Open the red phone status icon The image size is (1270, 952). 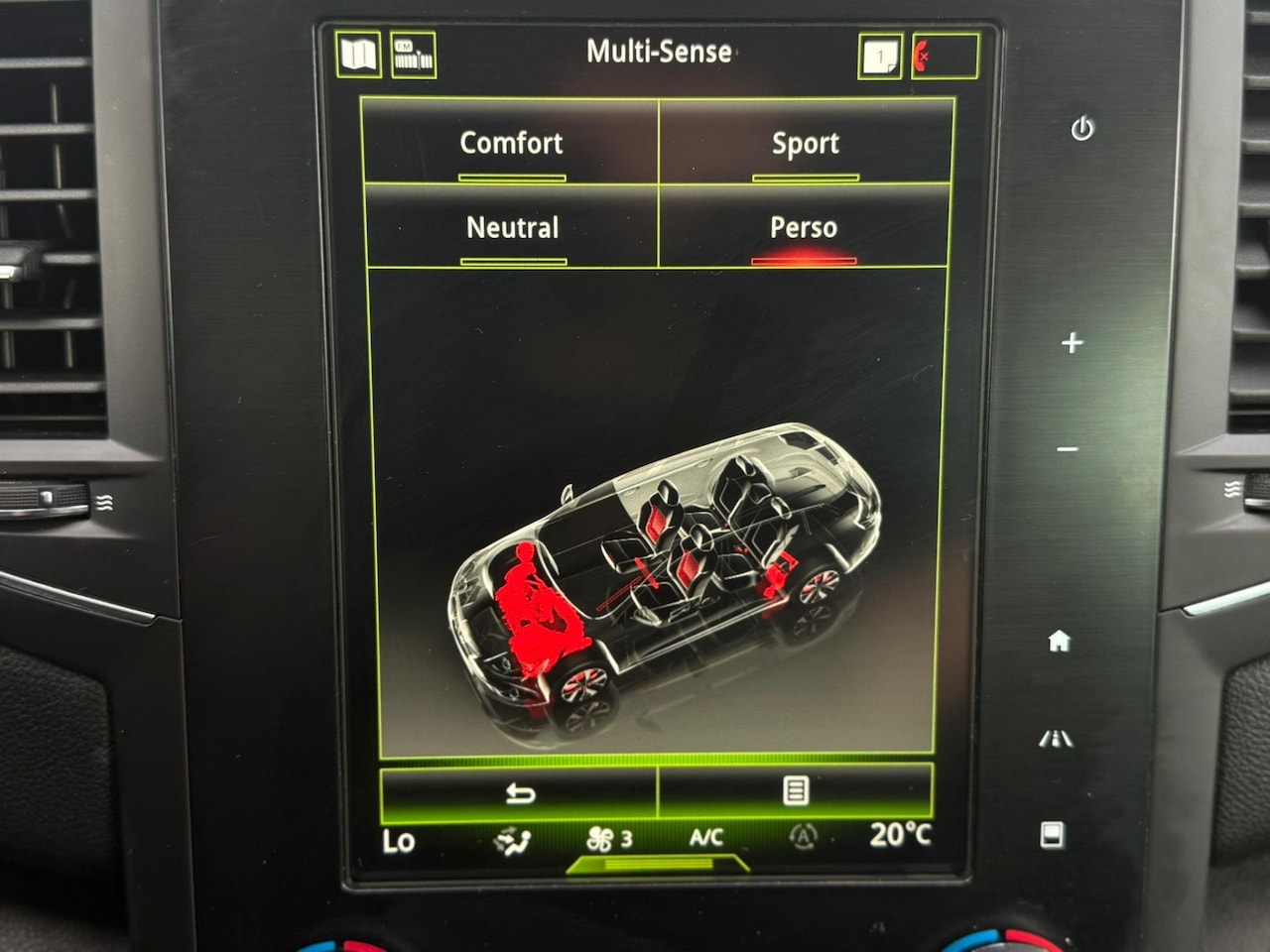(944, 58)
